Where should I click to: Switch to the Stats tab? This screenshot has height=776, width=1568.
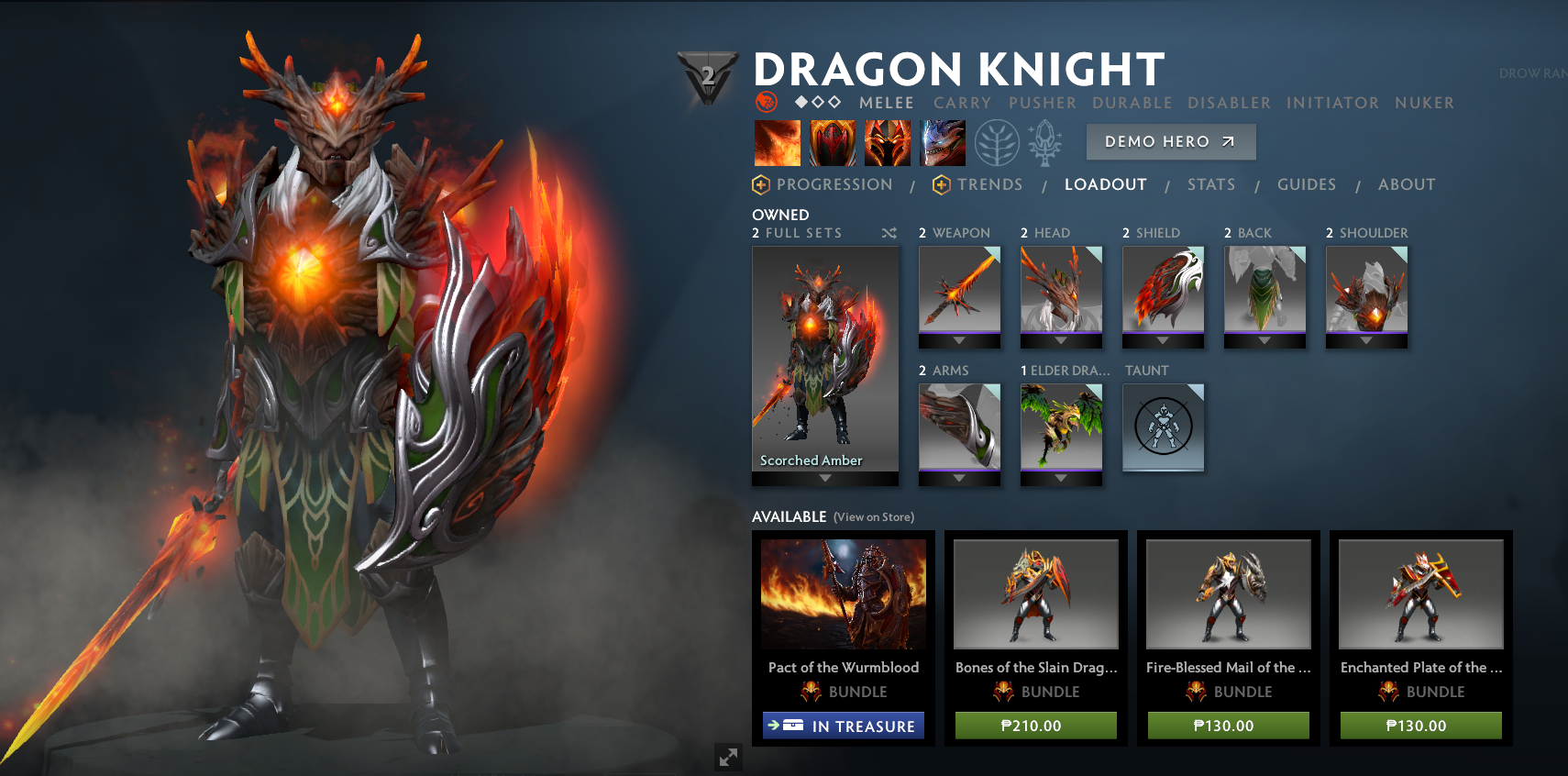click(x=1211, y=184)
